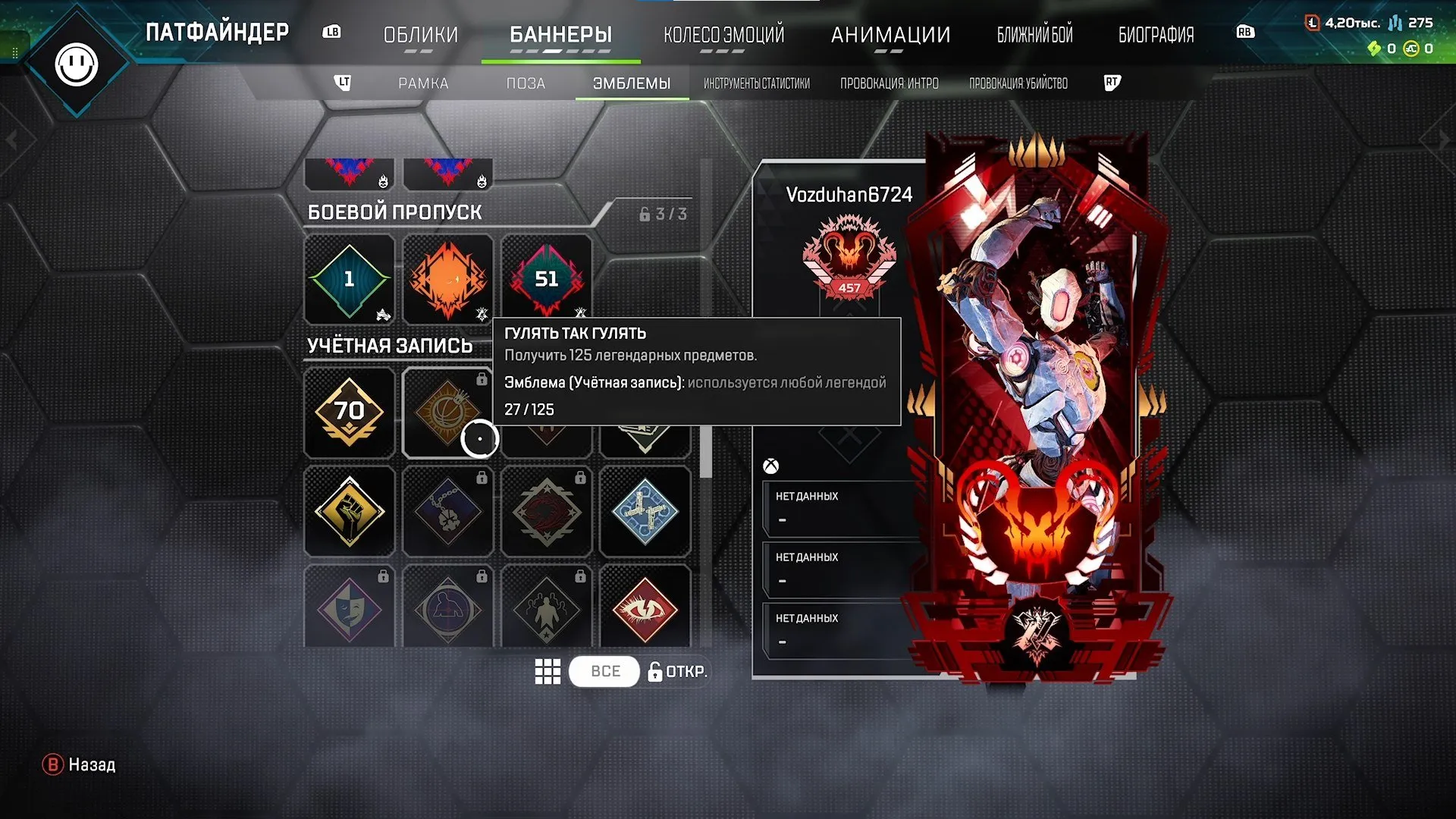Screen dimensions: 1456x819
Task: Toggle the ВСЕ badge filter
Action: click(x=604, y=671)
